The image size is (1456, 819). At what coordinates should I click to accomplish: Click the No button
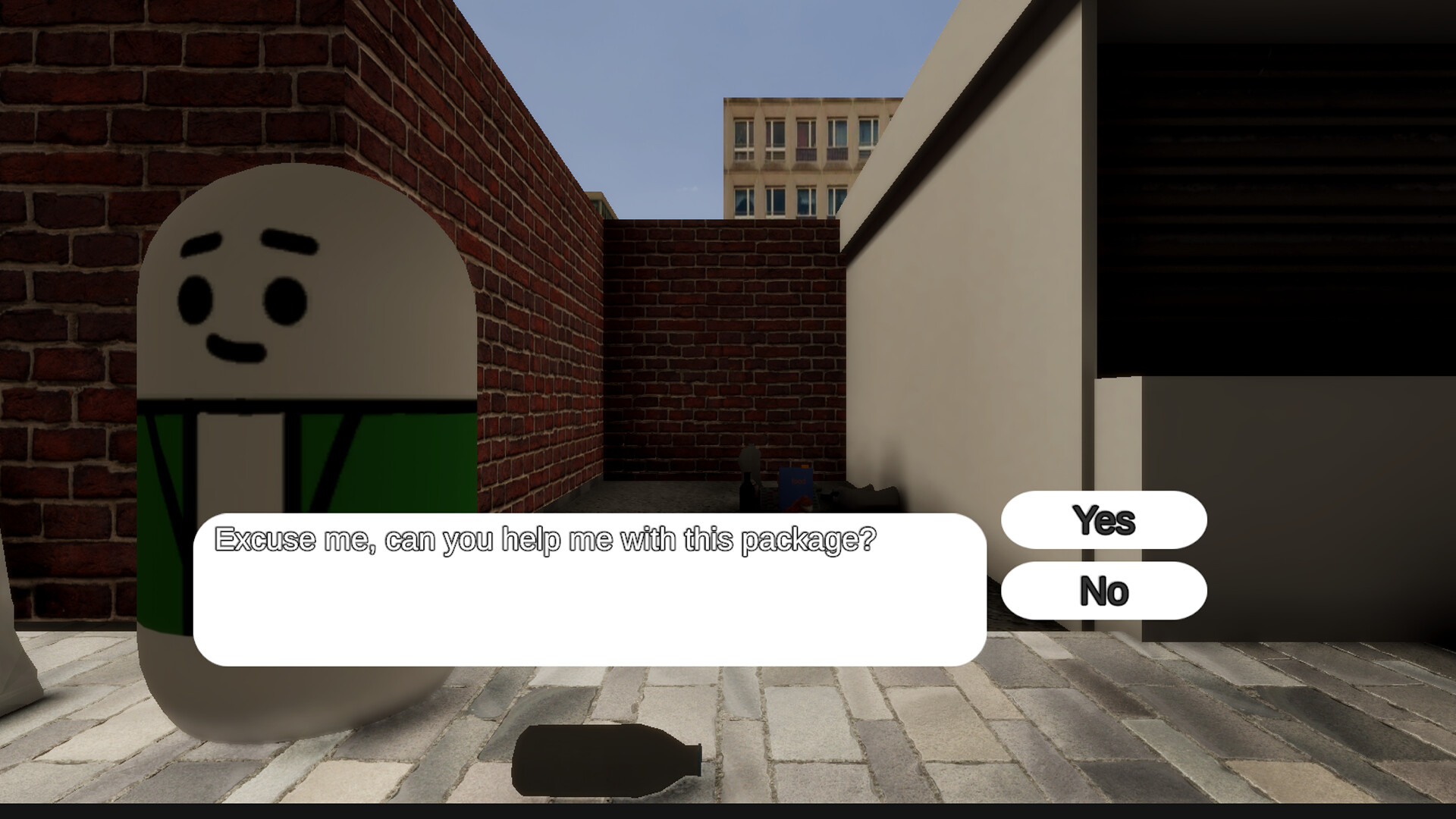(x=1103, y=591)
